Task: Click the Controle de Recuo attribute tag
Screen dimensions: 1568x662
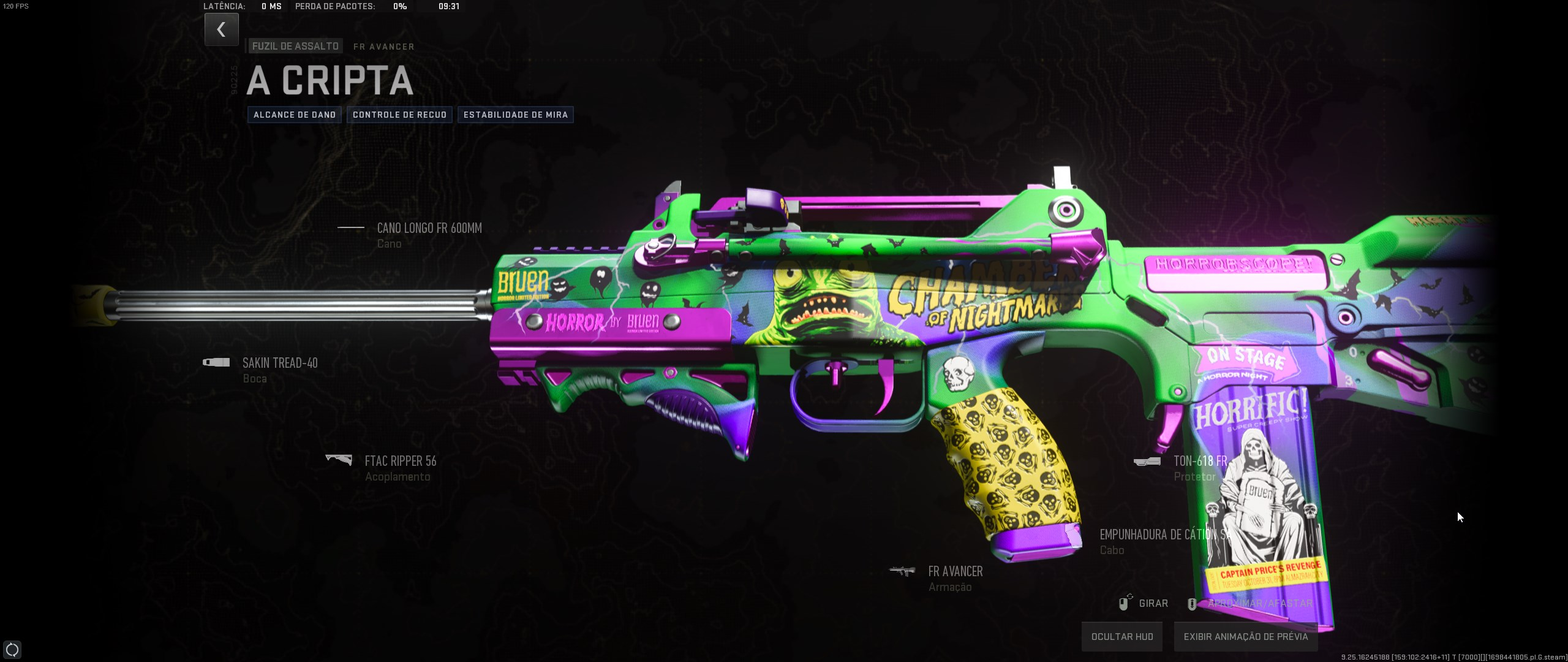Action: tap(399, 115)
